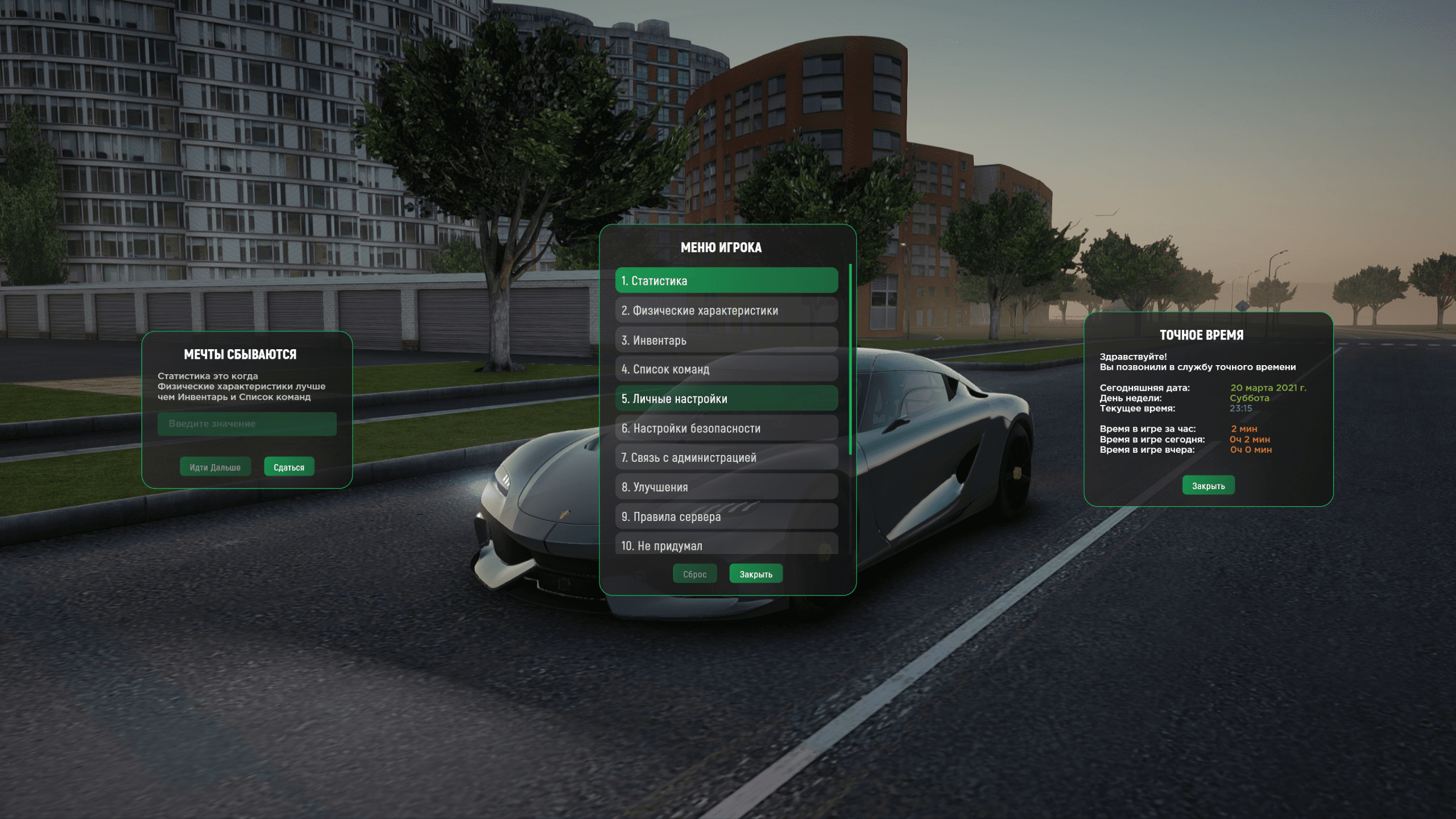
Task: Open the Список команд entry
Action: 726,369
